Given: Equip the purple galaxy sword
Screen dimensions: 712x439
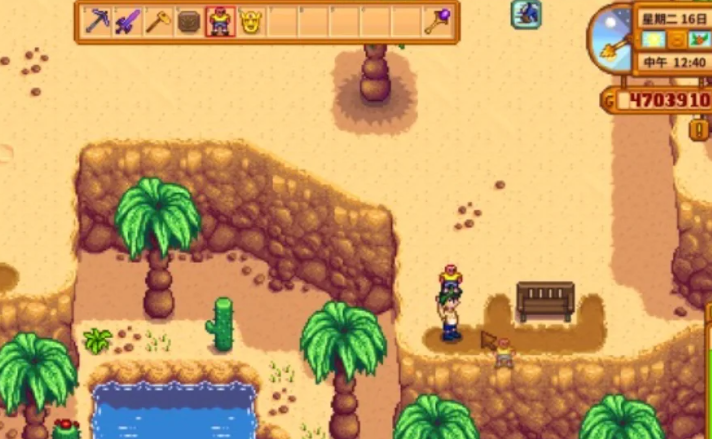Looking at the screenshot, I should (127, 21).
